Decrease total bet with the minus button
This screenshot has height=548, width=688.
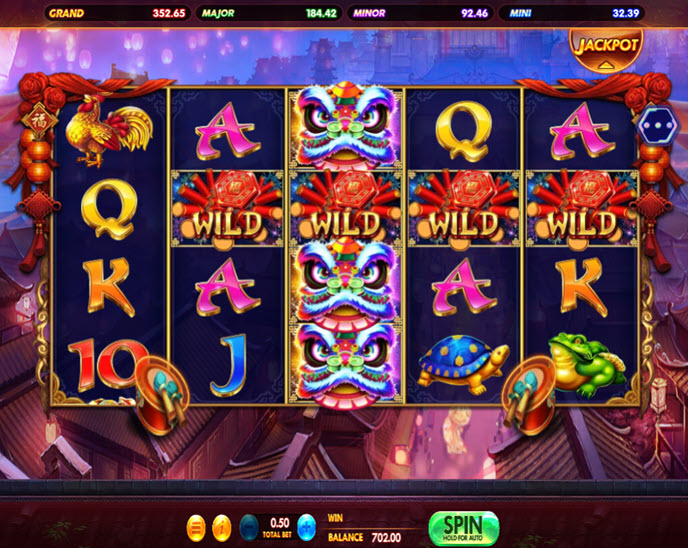[x=248, y=526]
